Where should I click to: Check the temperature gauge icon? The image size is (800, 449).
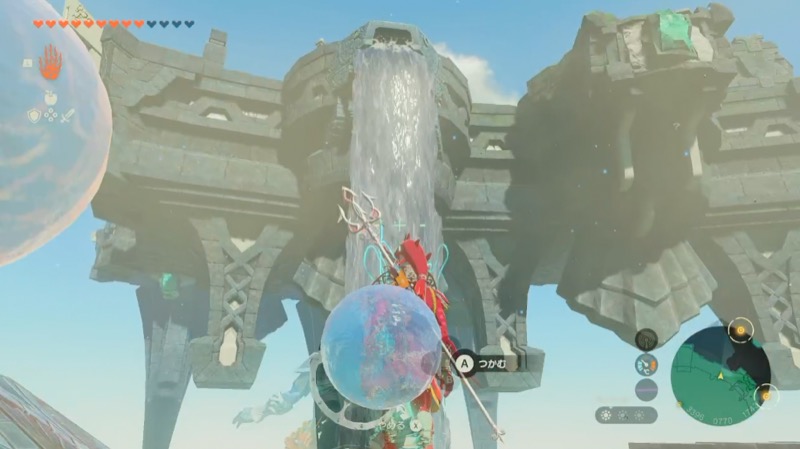(x=647, y=364)
